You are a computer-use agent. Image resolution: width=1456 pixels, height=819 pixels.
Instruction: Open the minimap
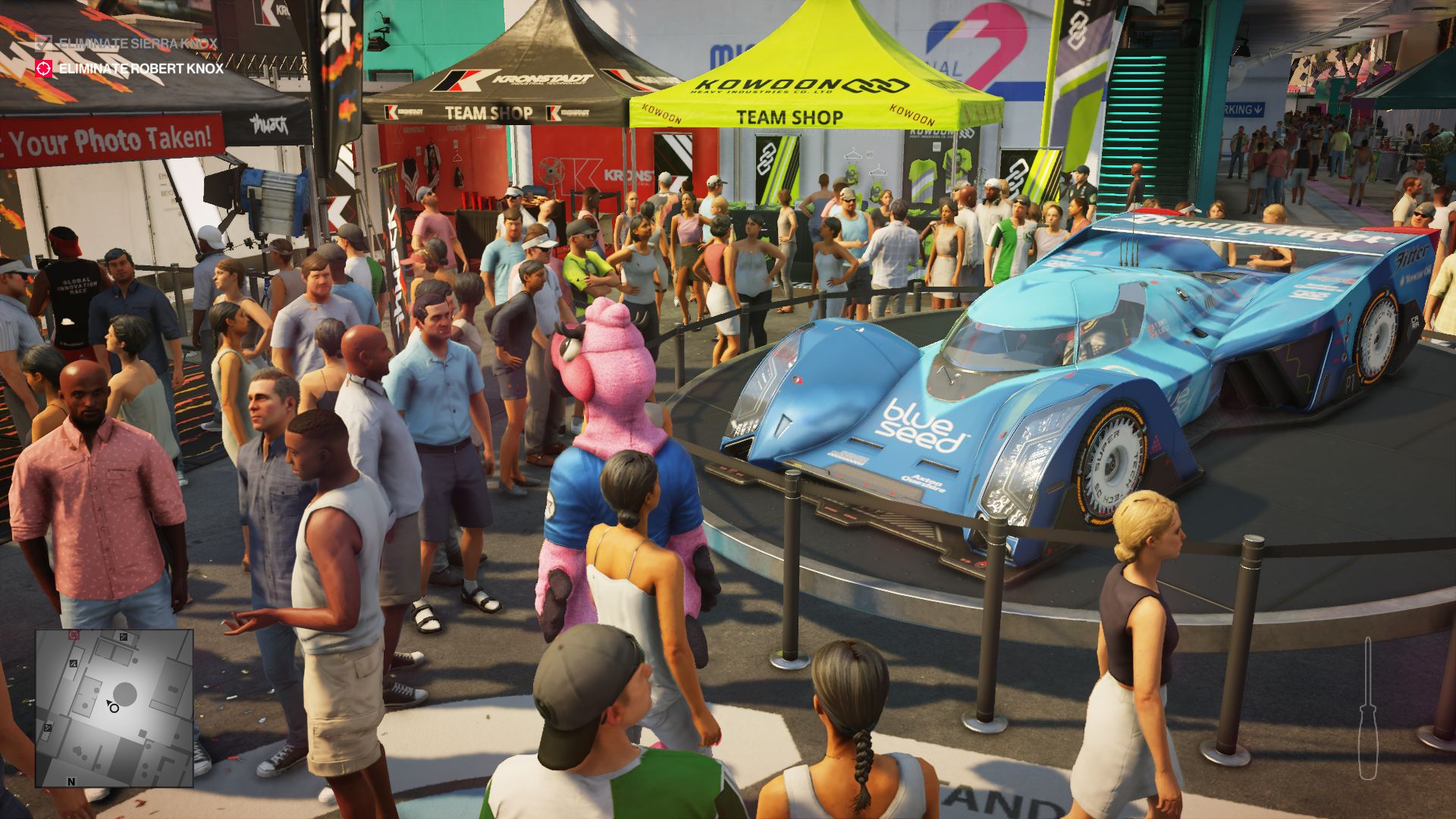(x=114, y=708)
